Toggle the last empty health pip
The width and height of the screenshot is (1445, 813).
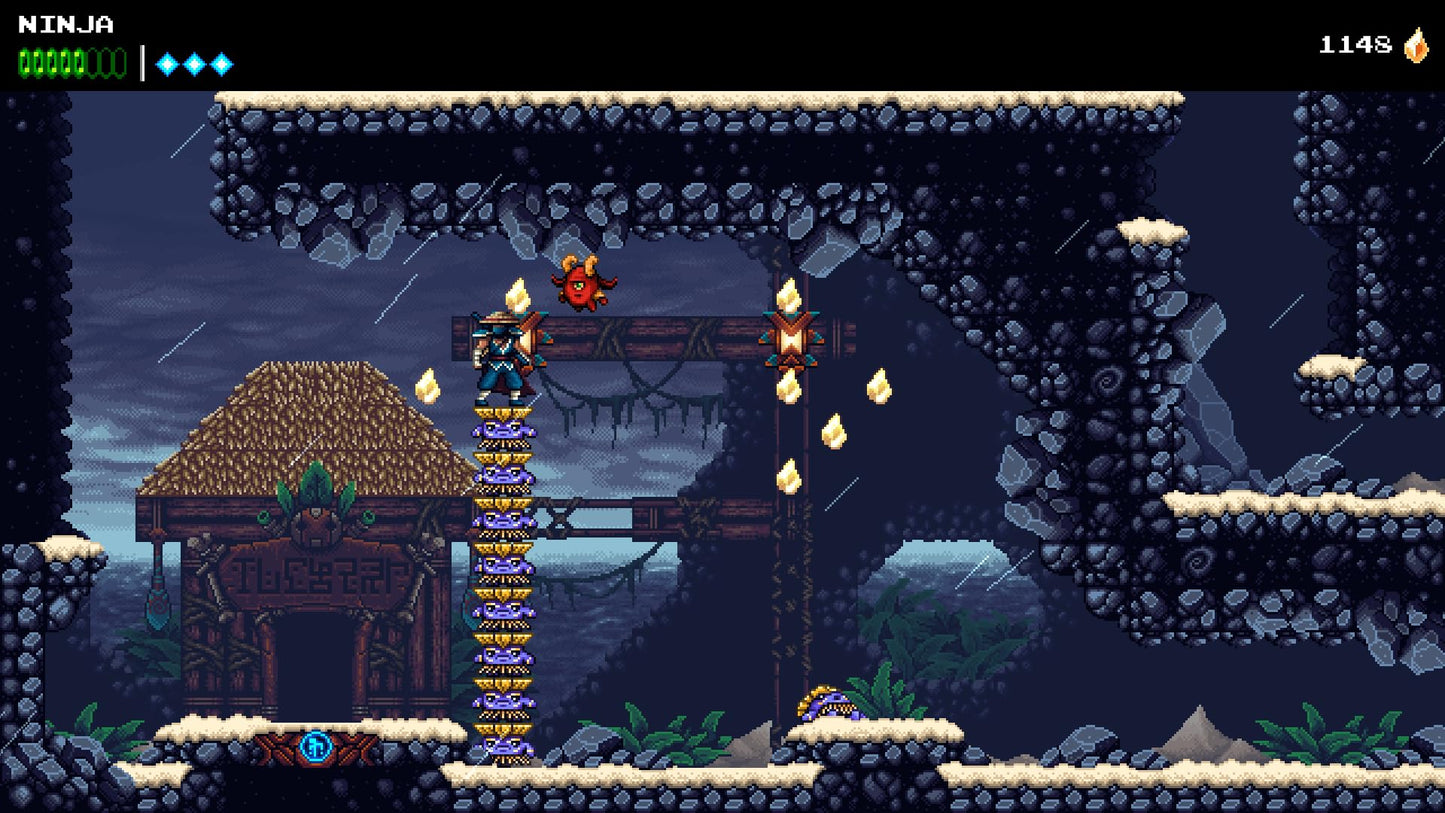point(118,60)
